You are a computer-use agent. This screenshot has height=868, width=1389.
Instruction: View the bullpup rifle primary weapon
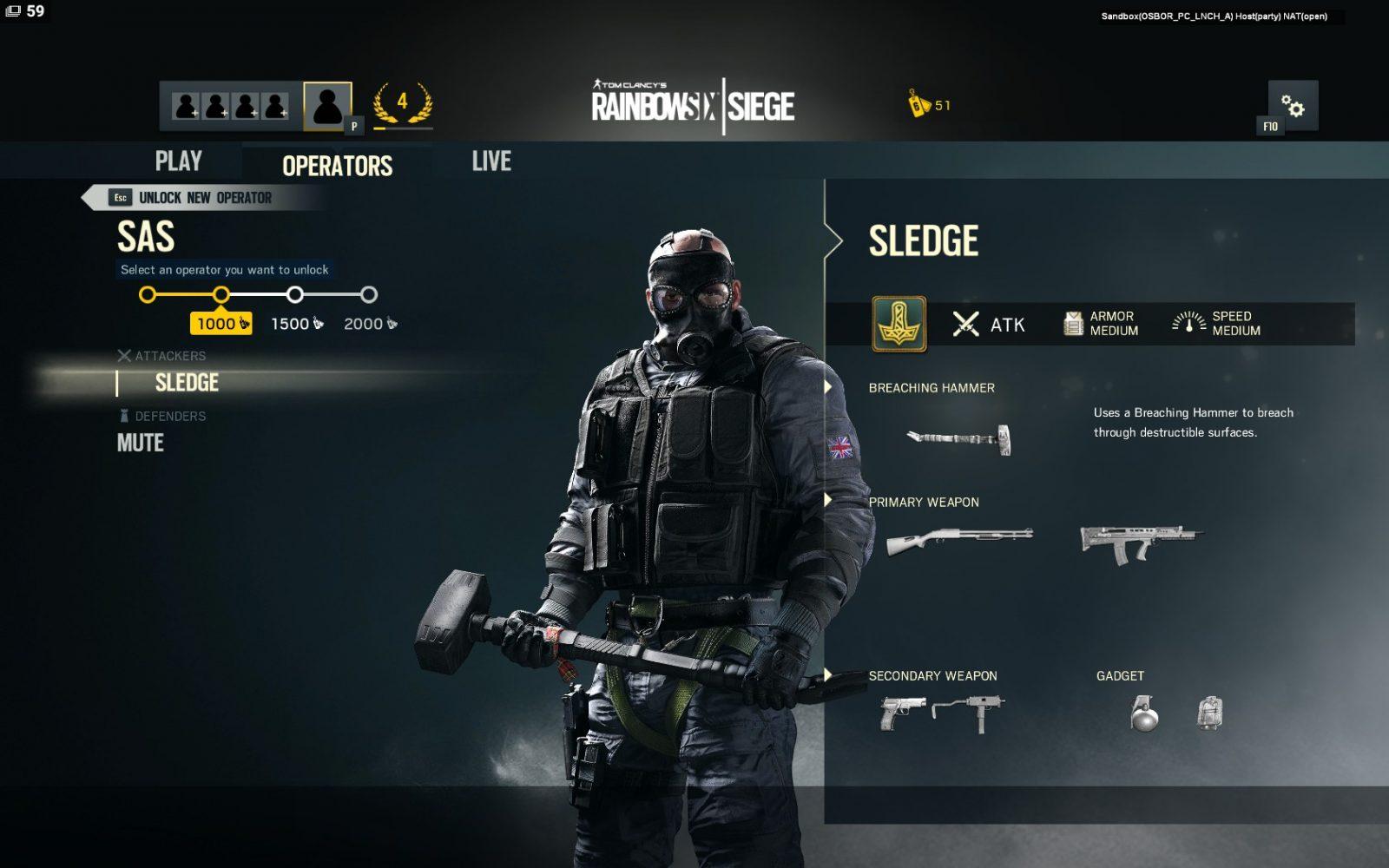click(1140, 541)
